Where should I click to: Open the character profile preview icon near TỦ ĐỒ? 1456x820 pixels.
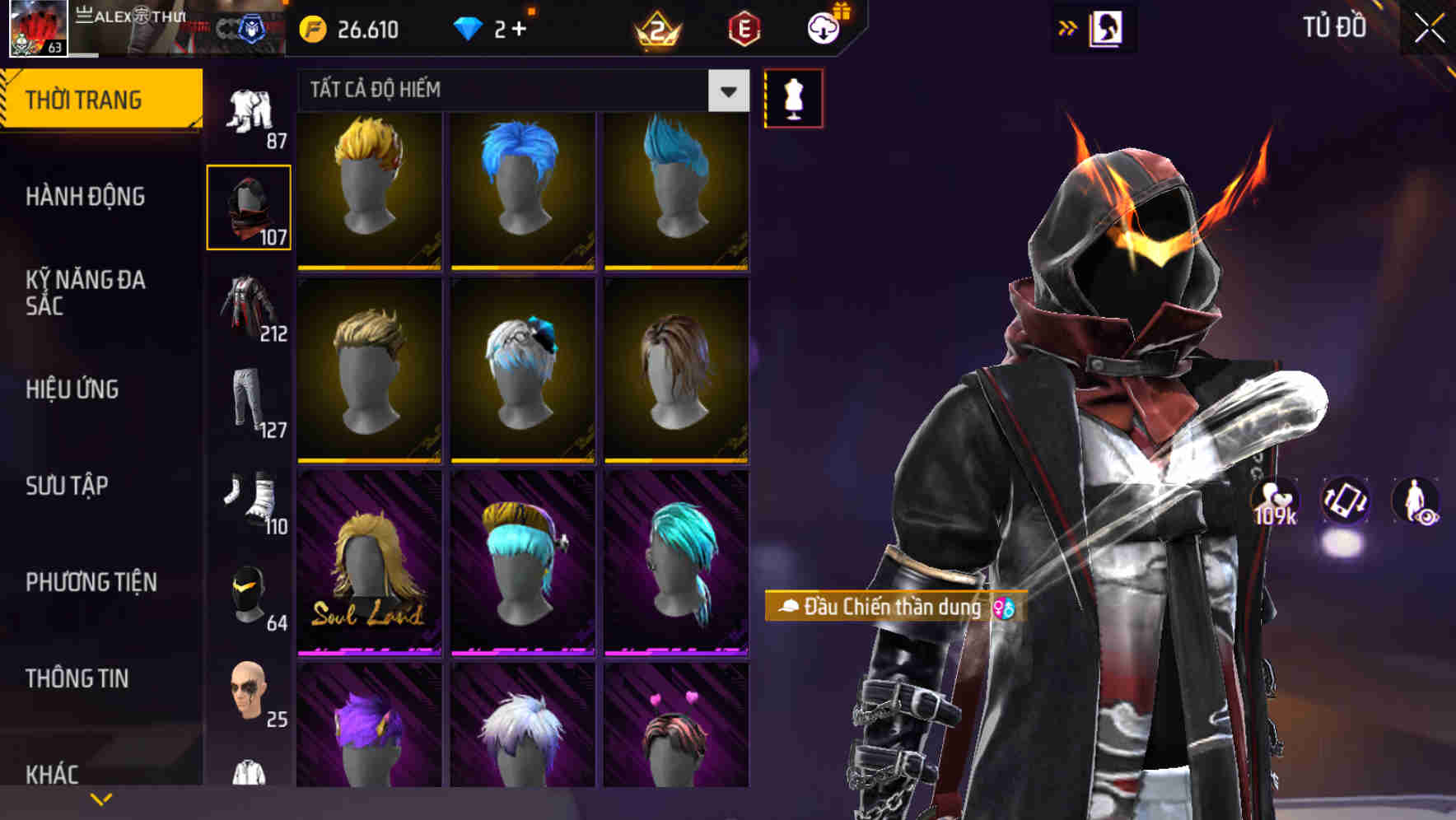[1107, 27]
